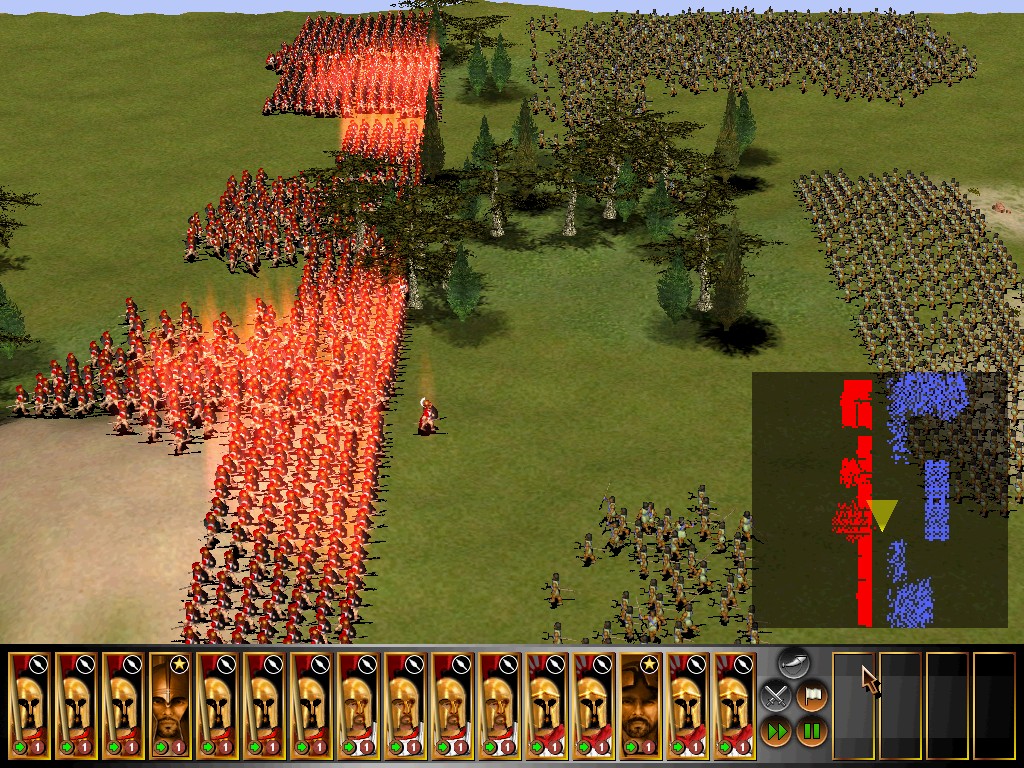
Task: Click the battlefield minimap
Action: pos(879,500)
